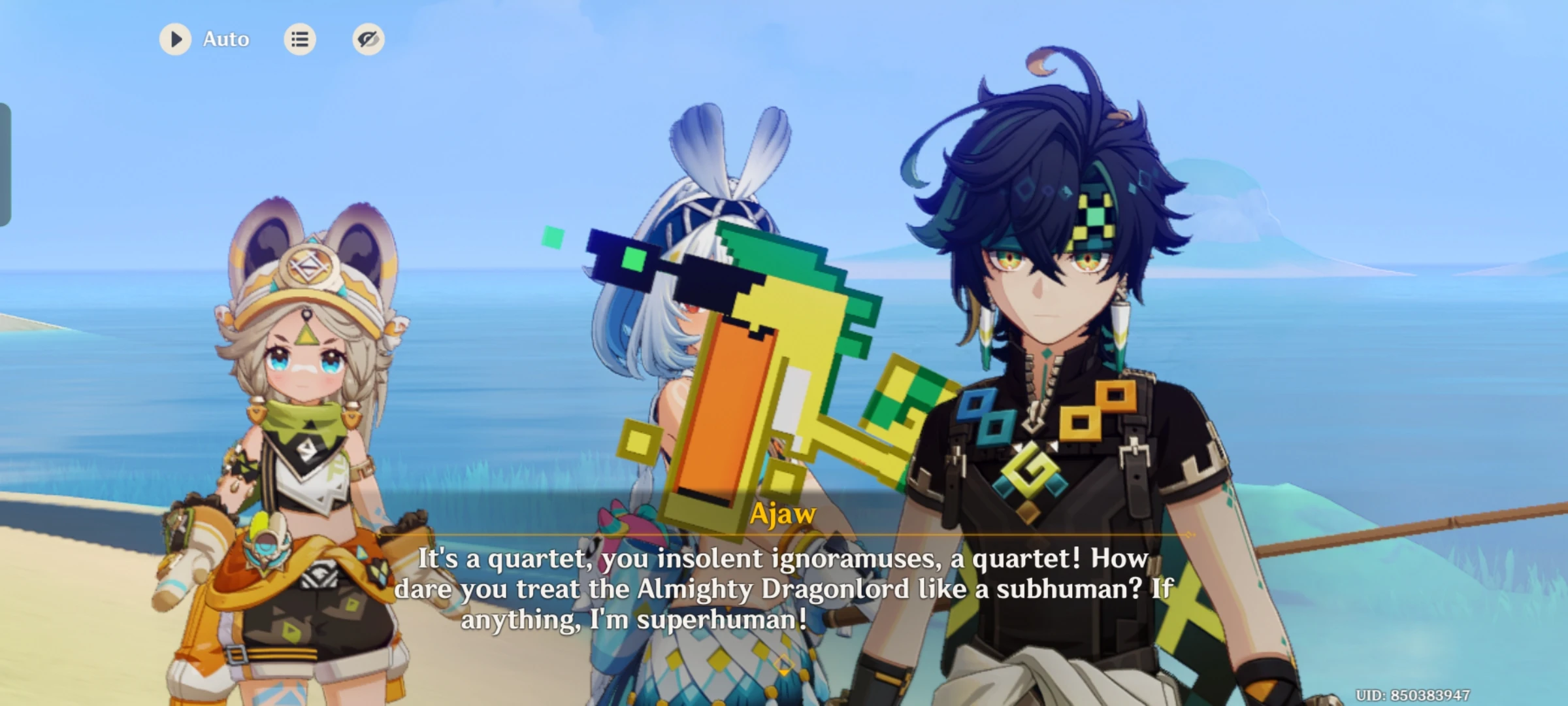Viewport: 1568px width, 706px height.
Task: Open the conversation log via the list icon
Action: pos(301,39)
